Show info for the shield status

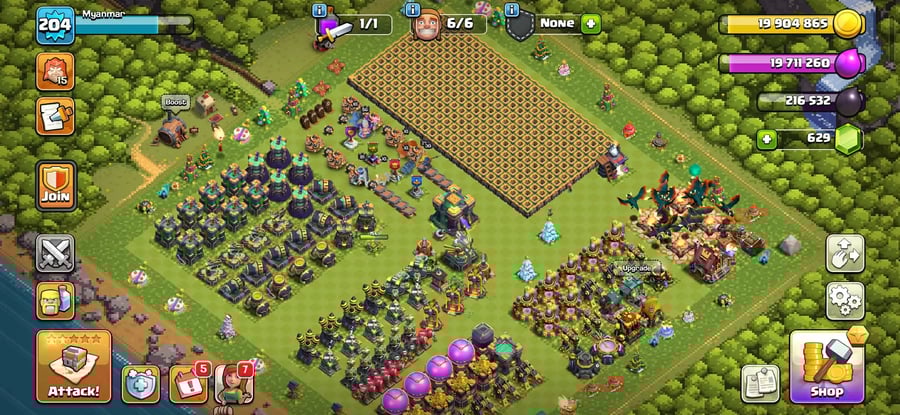coord(512,10)
